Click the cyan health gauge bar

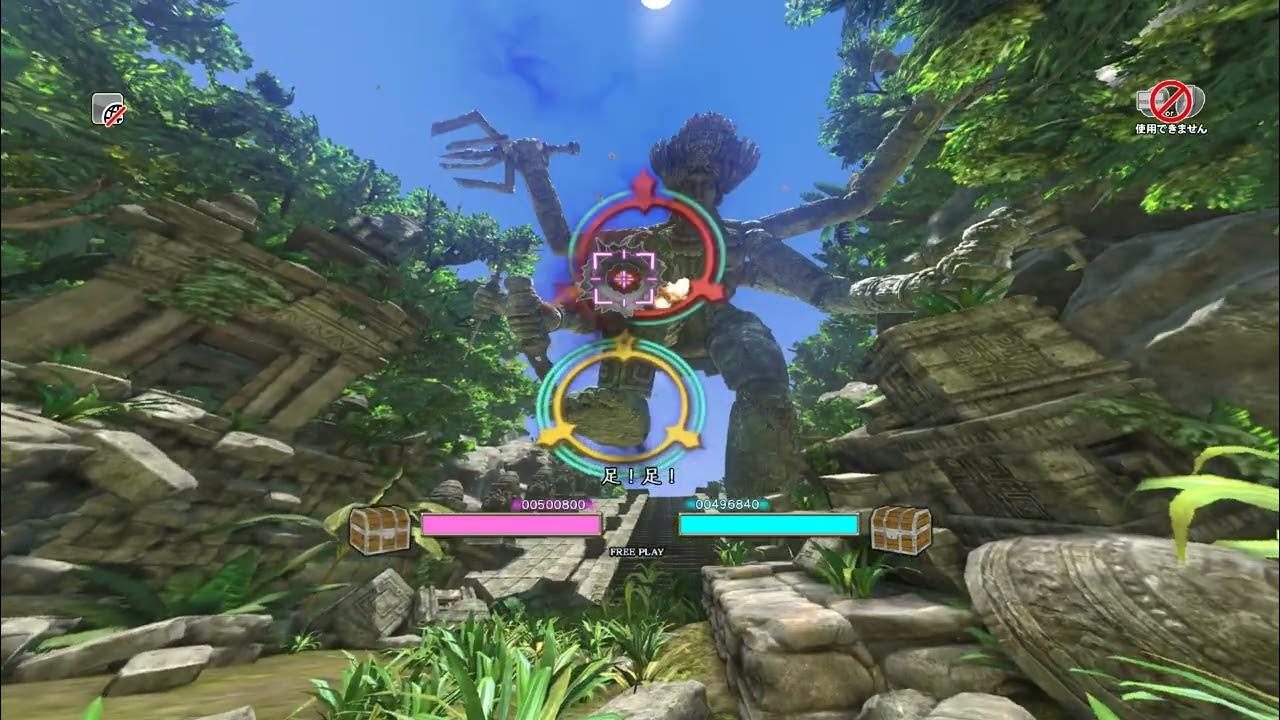pyautogui.click(x=768, y=524)
